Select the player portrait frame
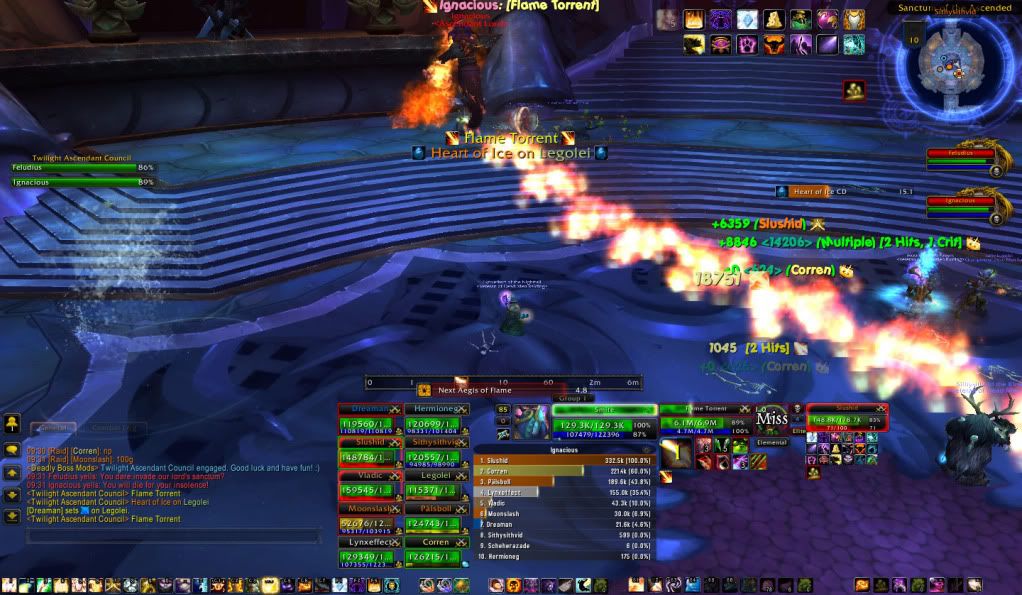Image resolution: width=1022 pixels, height=595 pixels. tap(529, 422)
